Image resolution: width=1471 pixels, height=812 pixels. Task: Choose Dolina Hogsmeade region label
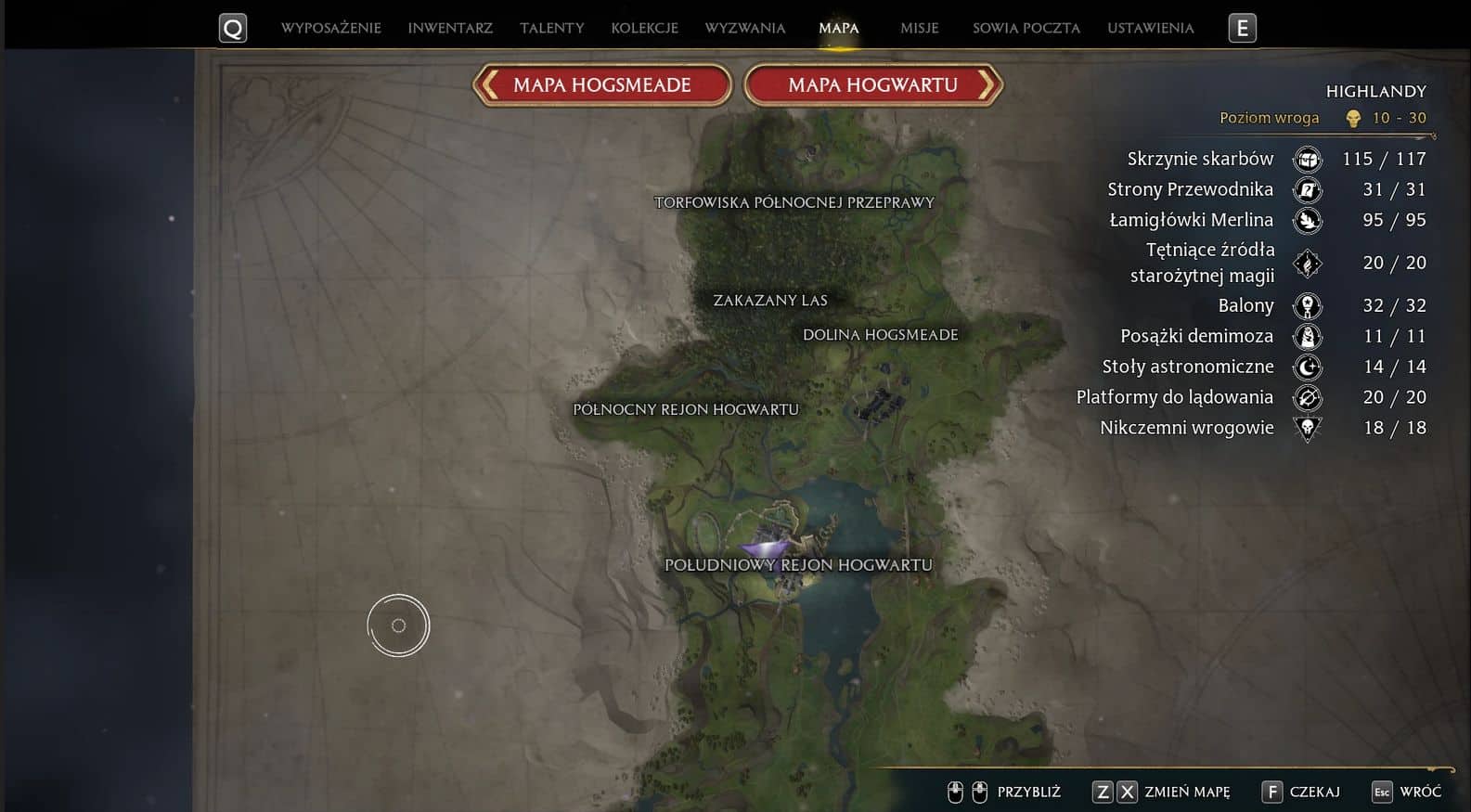[880, 335]
